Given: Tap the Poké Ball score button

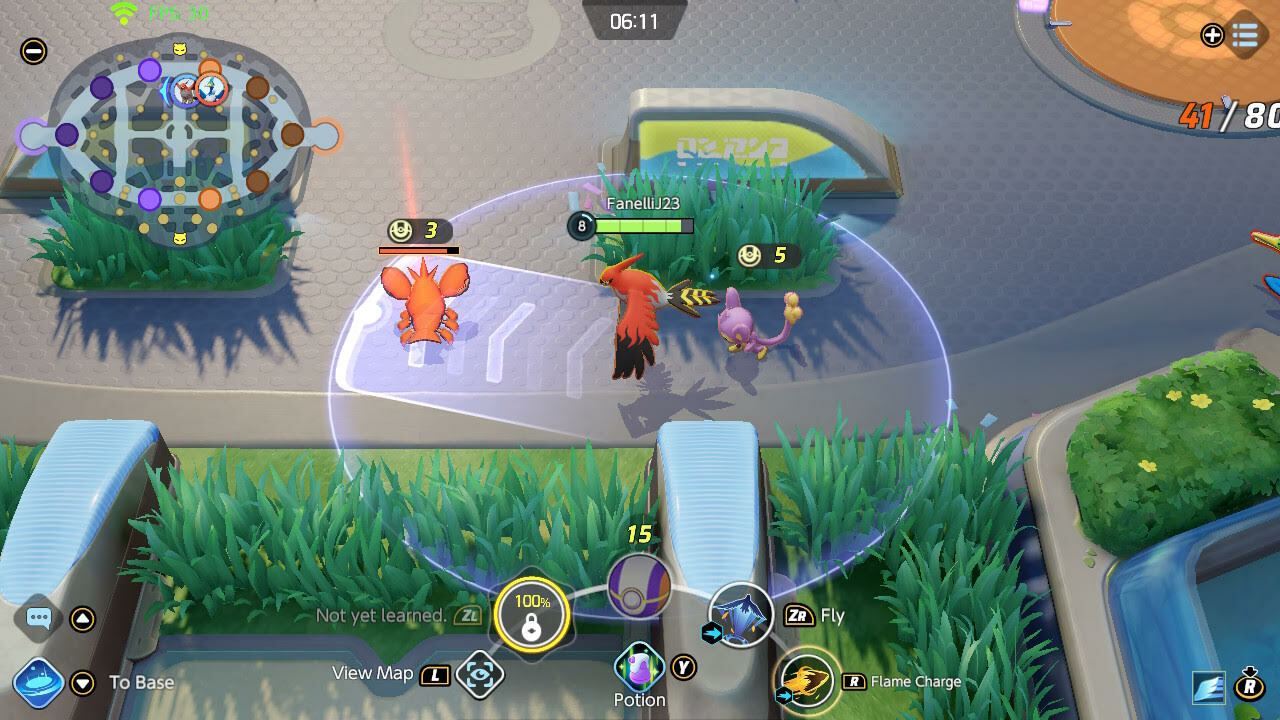Looking at the screenshot, I should (639, 585).
